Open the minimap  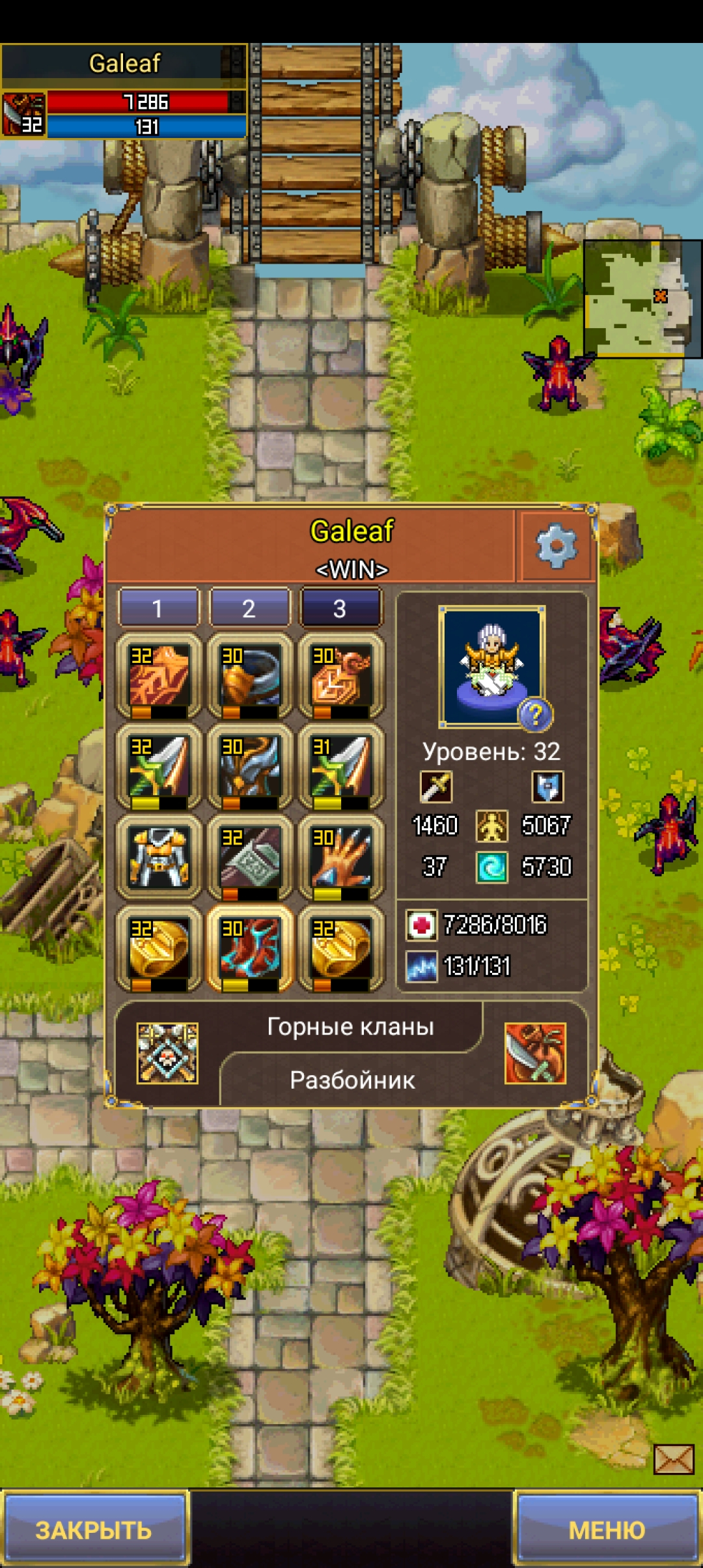pyautogui.click(x=642, y=298)
